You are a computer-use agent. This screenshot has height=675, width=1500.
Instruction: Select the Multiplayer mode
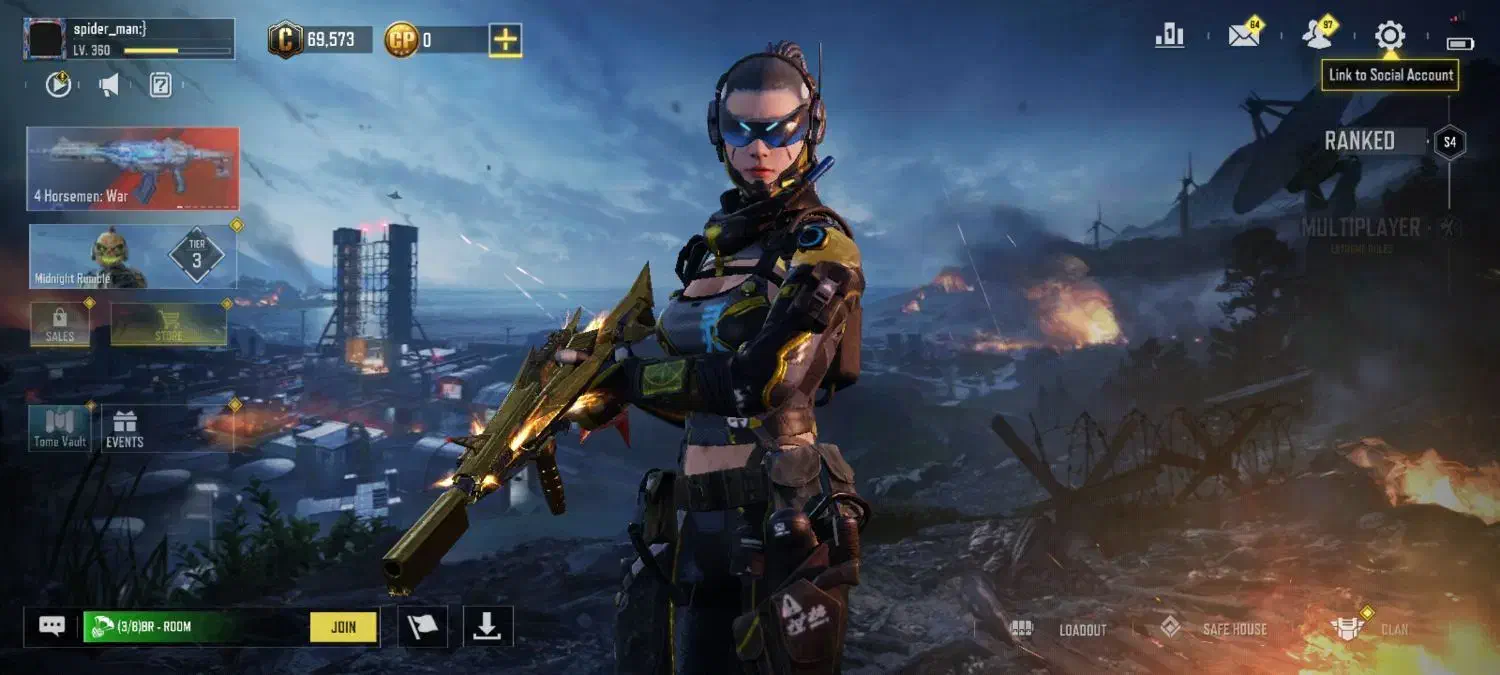click(x=1361, y=229)
